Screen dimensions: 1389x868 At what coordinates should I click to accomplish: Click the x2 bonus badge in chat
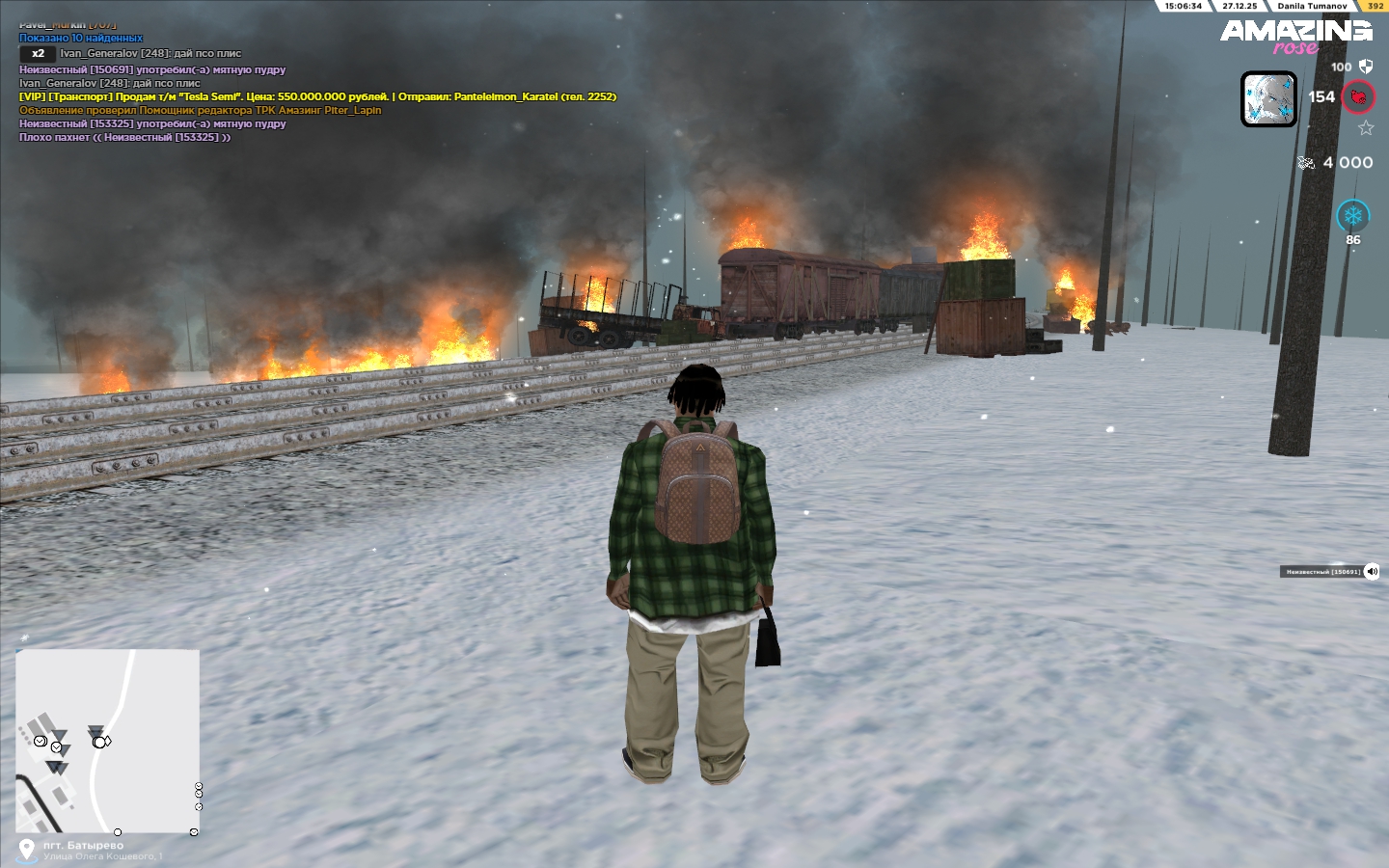pos(38,54)
